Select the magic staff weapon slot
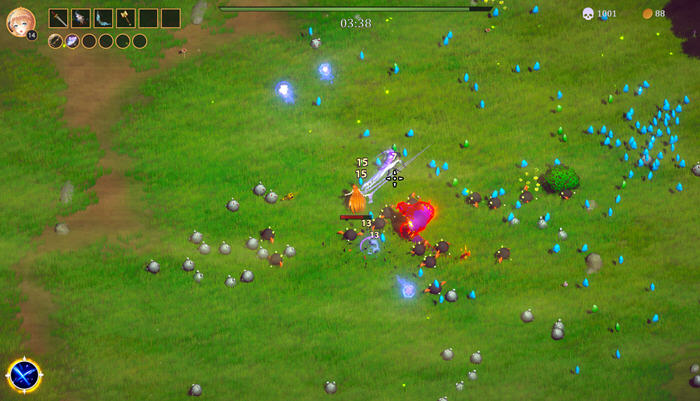The height and width of the screenshot is (401, 700). pyautogui.click(x=81, y=18)
